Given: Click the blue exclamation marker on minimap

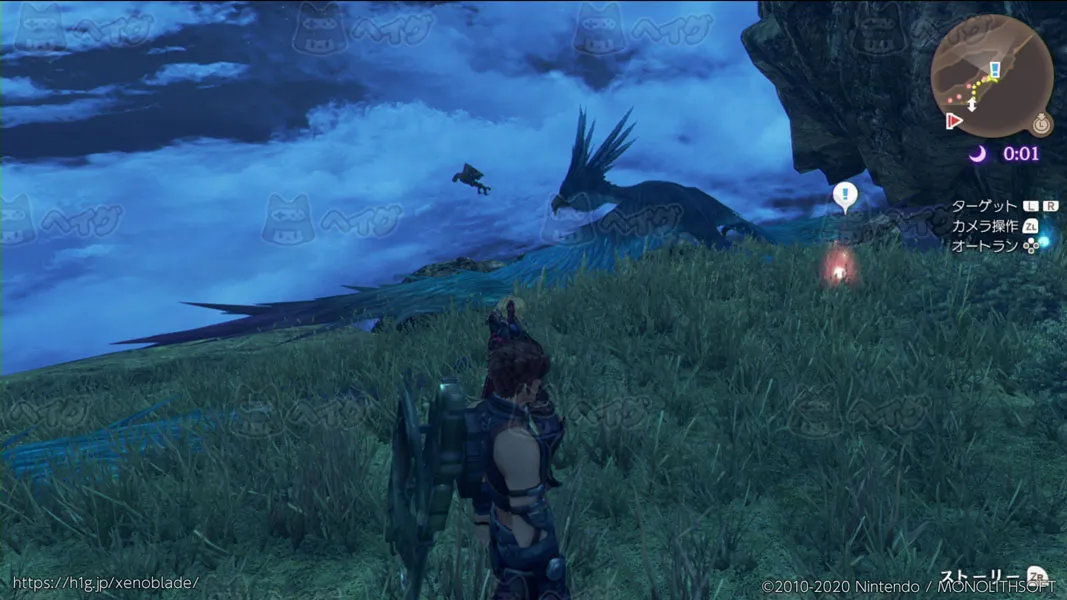Looking at the screenshot, I should [x=995, y=69].
